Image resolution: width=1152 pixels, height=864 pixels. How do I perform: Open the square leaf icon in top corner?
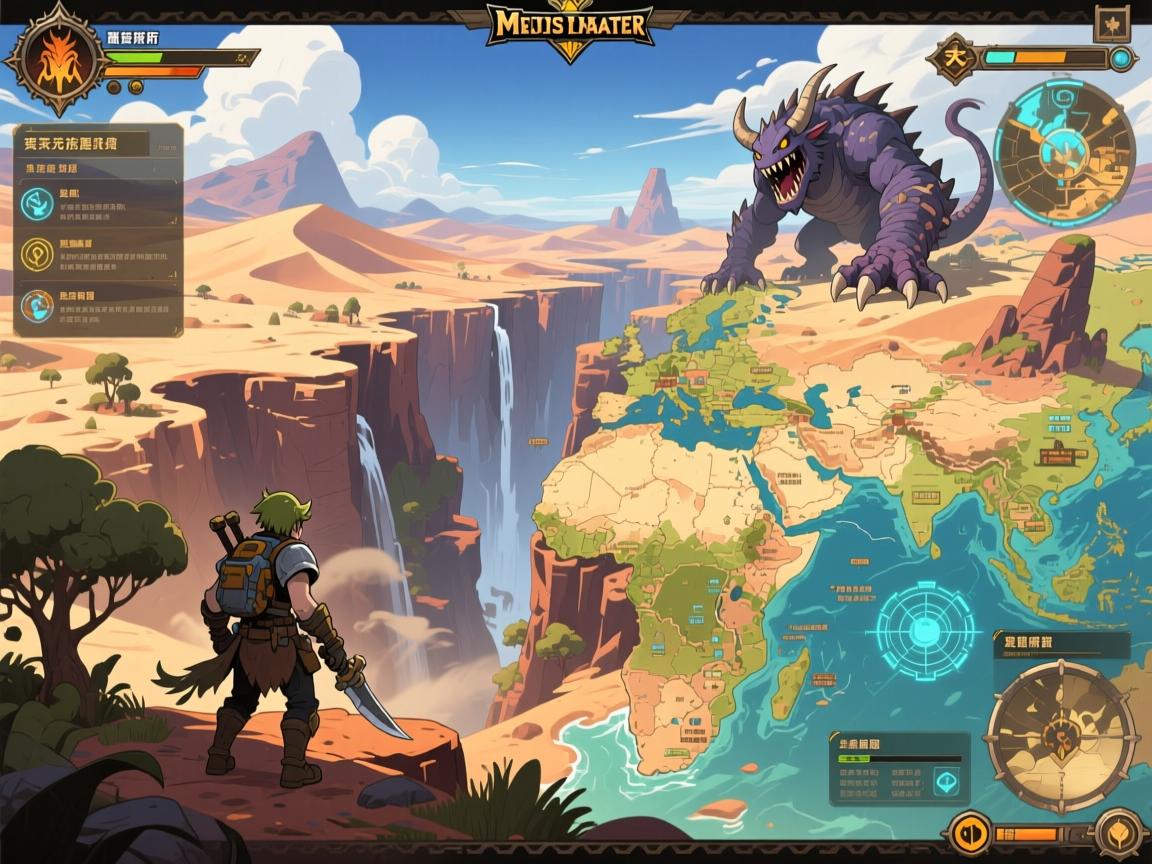(1111, 24)
